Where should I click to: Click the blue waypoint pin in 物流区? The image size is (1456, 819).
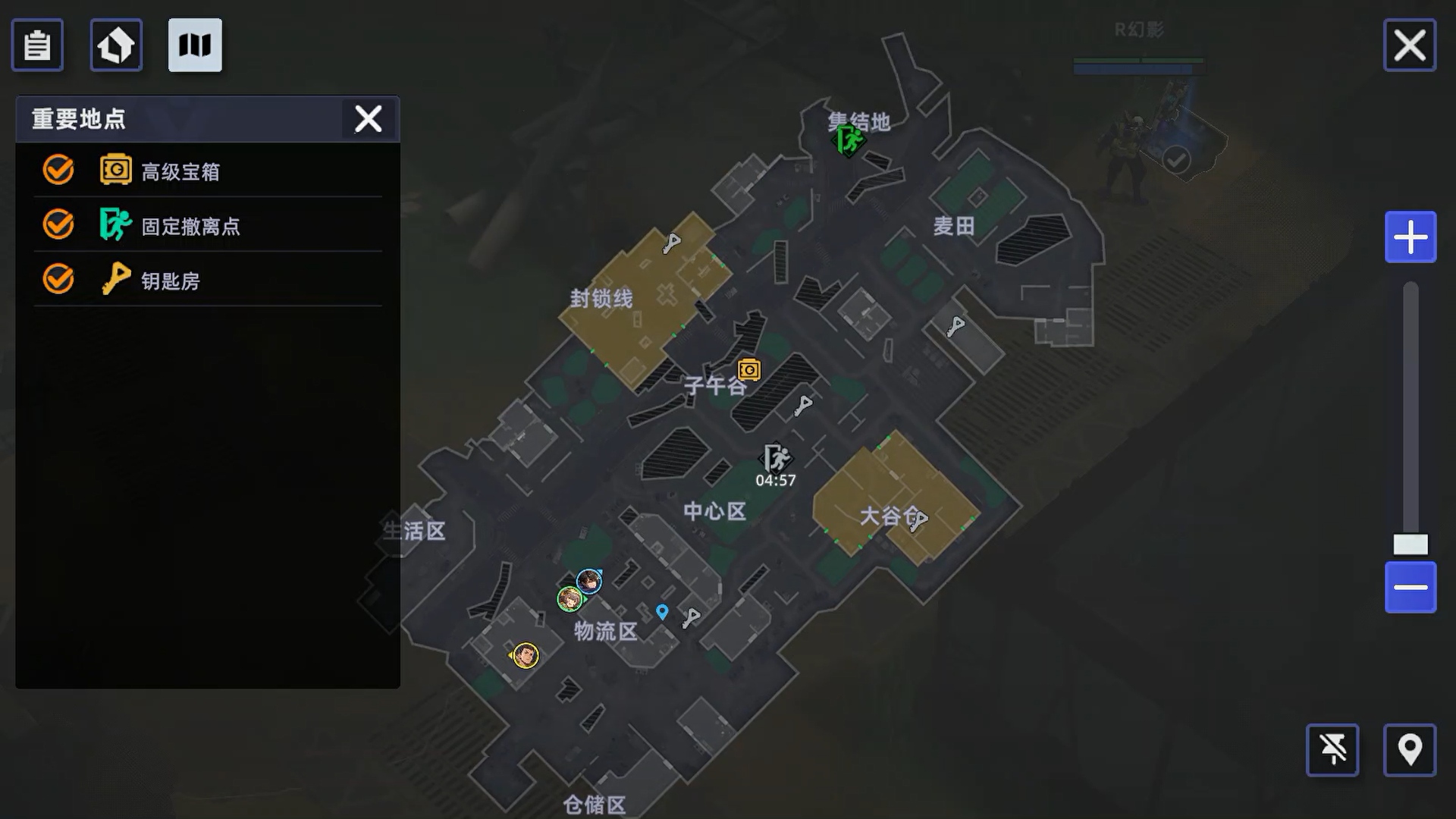[662, 612]
